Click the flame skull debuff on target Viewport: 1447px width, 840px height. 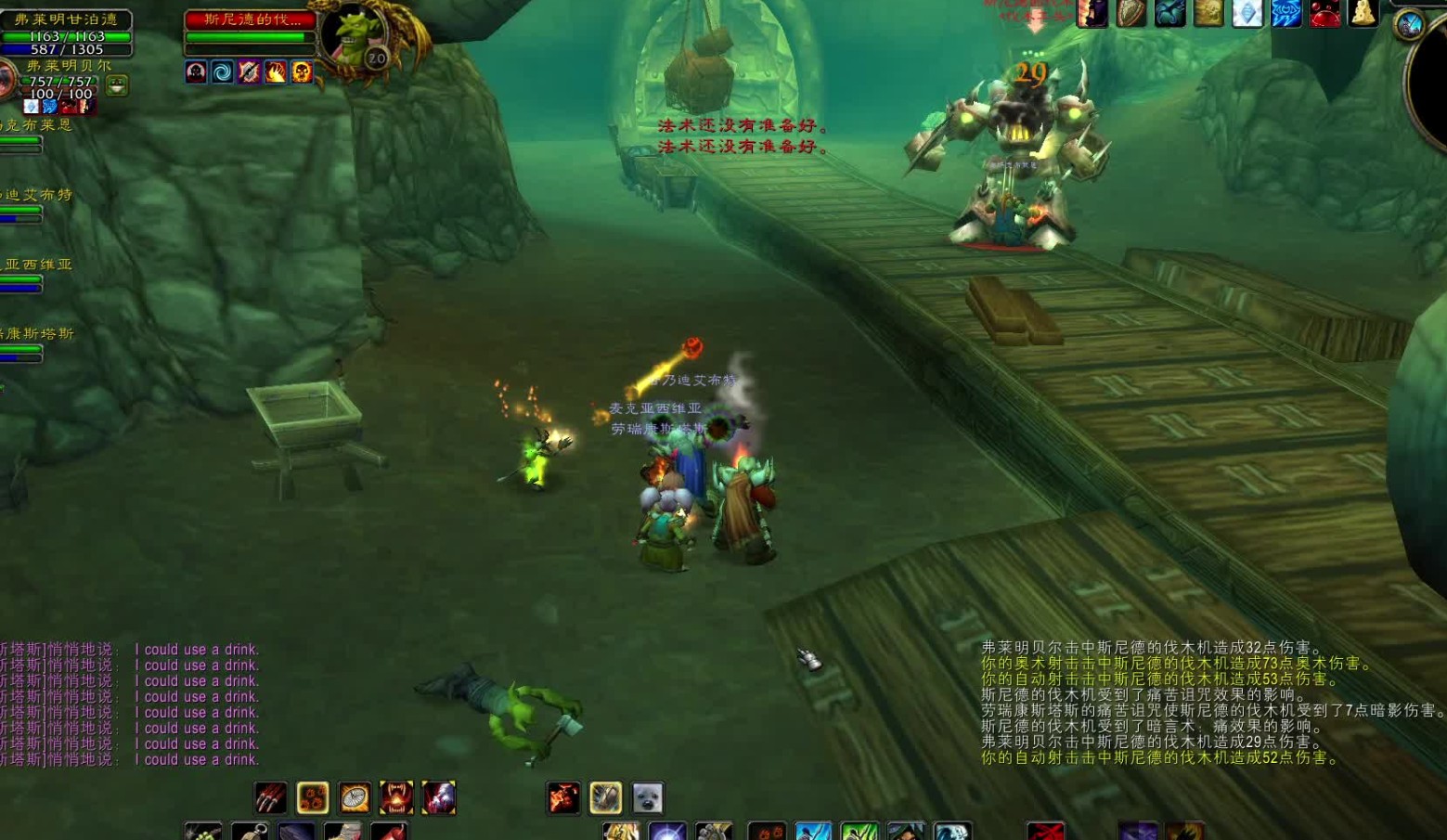(303, 72)
